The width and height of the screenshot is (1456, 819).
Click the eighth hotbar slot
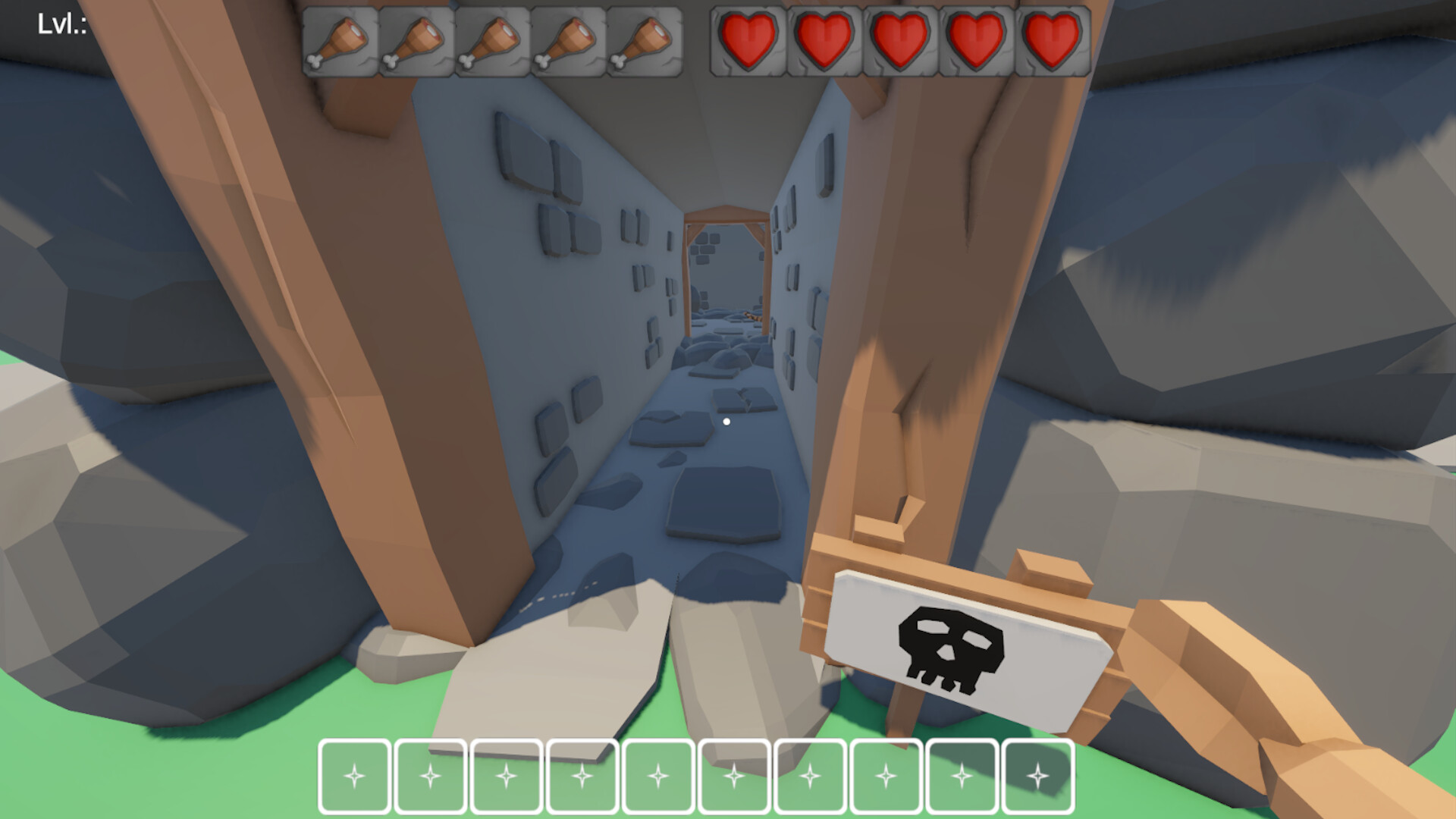(x=886, y=775)
